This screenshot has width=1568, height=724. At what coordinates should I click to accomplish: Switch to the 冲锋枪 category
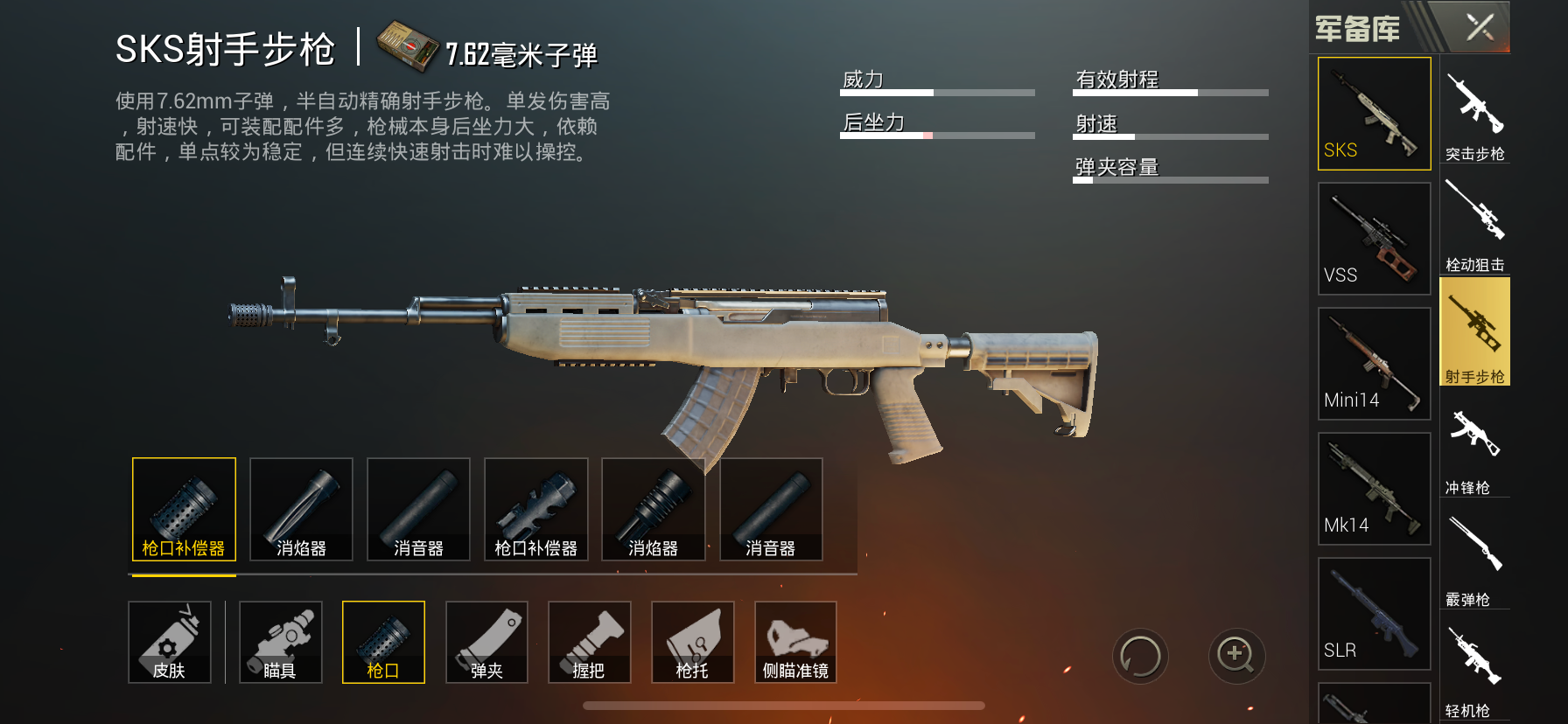click(1475, 446)
